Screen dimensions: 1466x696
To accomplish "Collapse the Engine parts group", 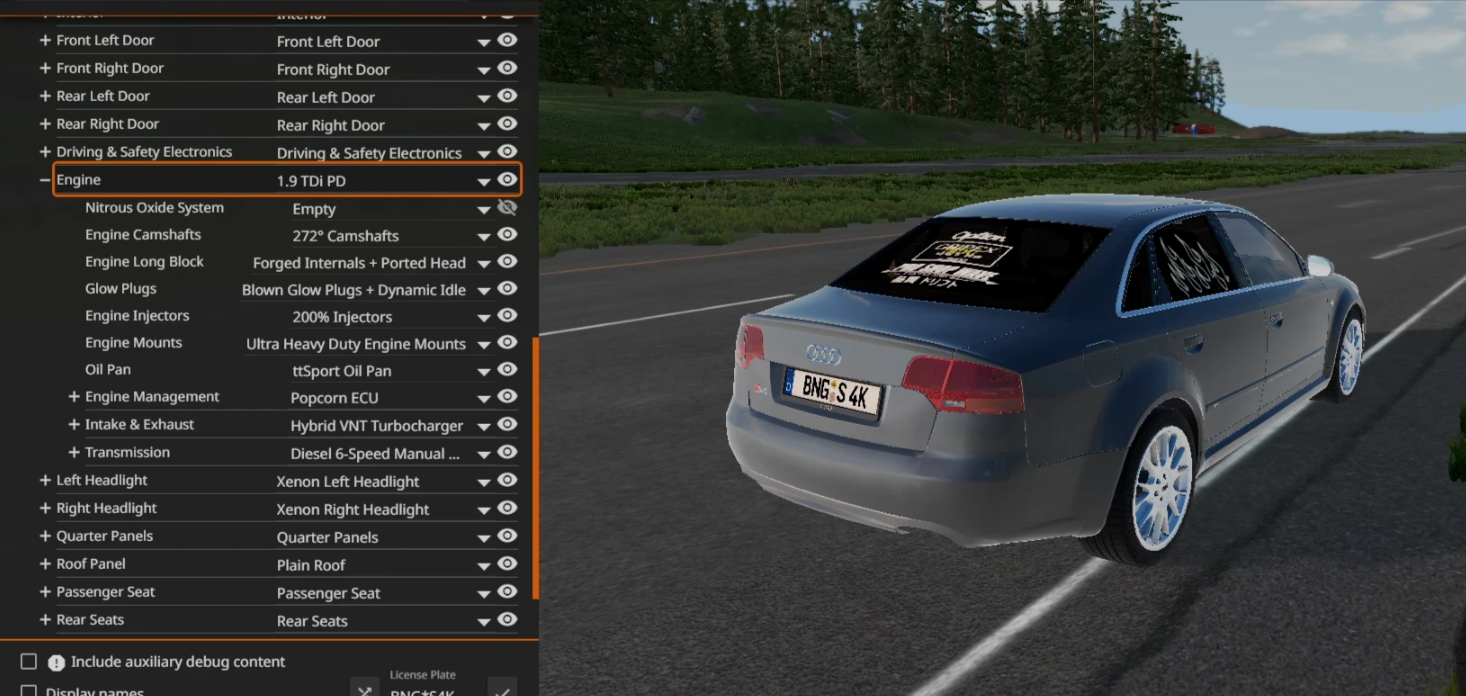I will click(44, 180).
